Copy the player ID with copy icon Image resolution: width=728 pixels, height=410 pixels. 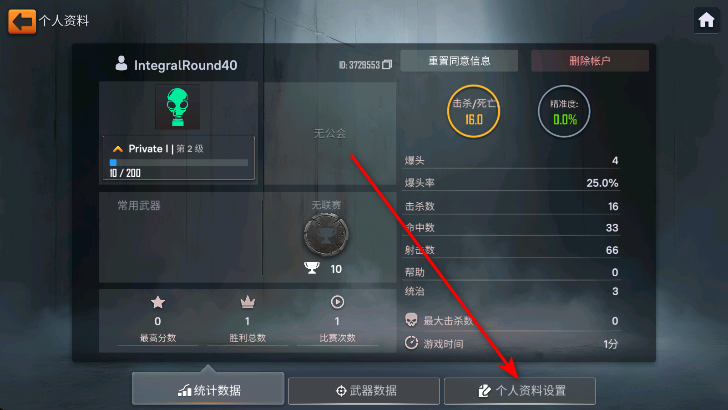(387, 65)
